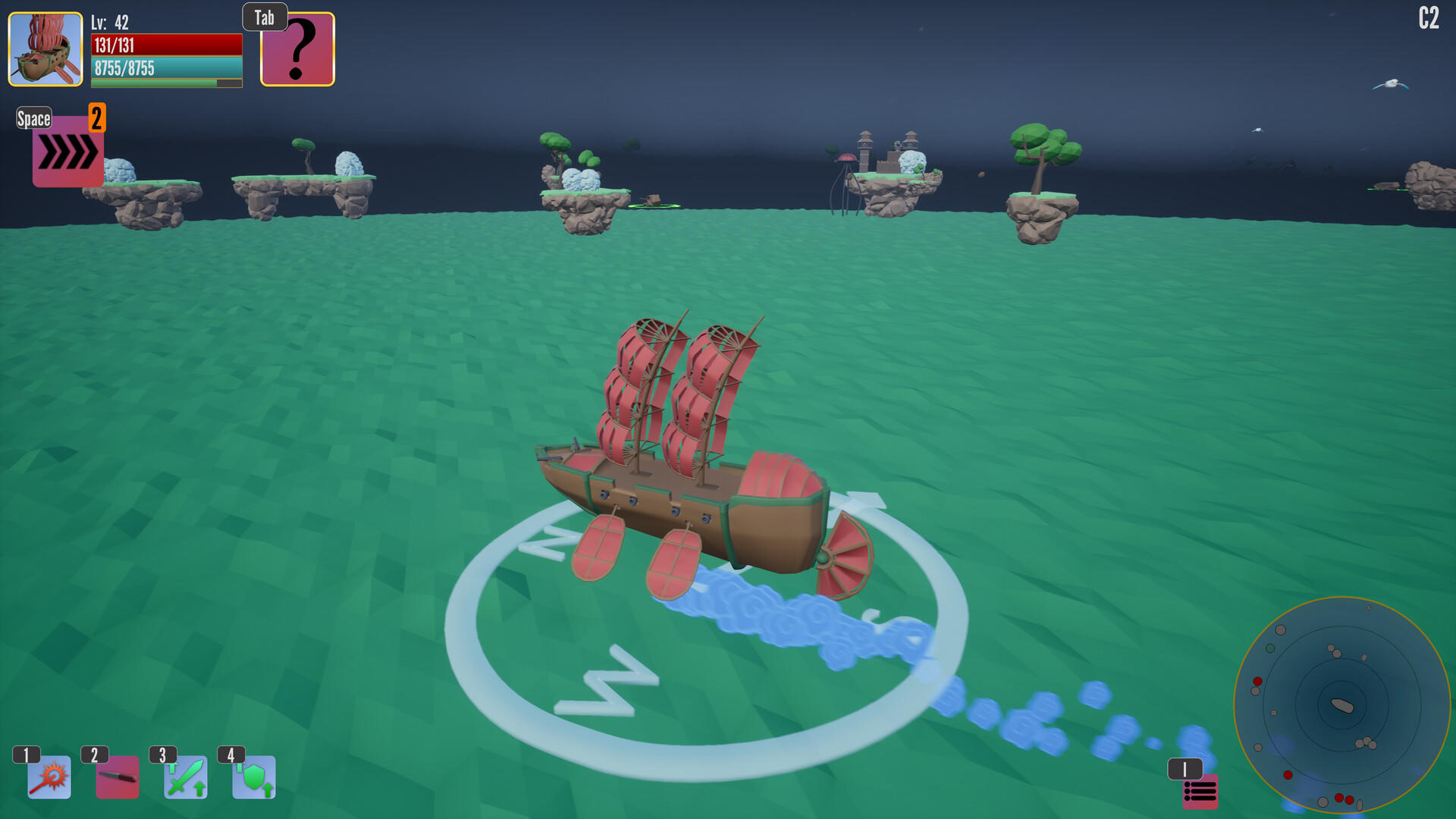The width and height of the screenshot is (1456, 819).
Task: Activate the shield defense buff in slot 4
Action: [x=255, y=777]
